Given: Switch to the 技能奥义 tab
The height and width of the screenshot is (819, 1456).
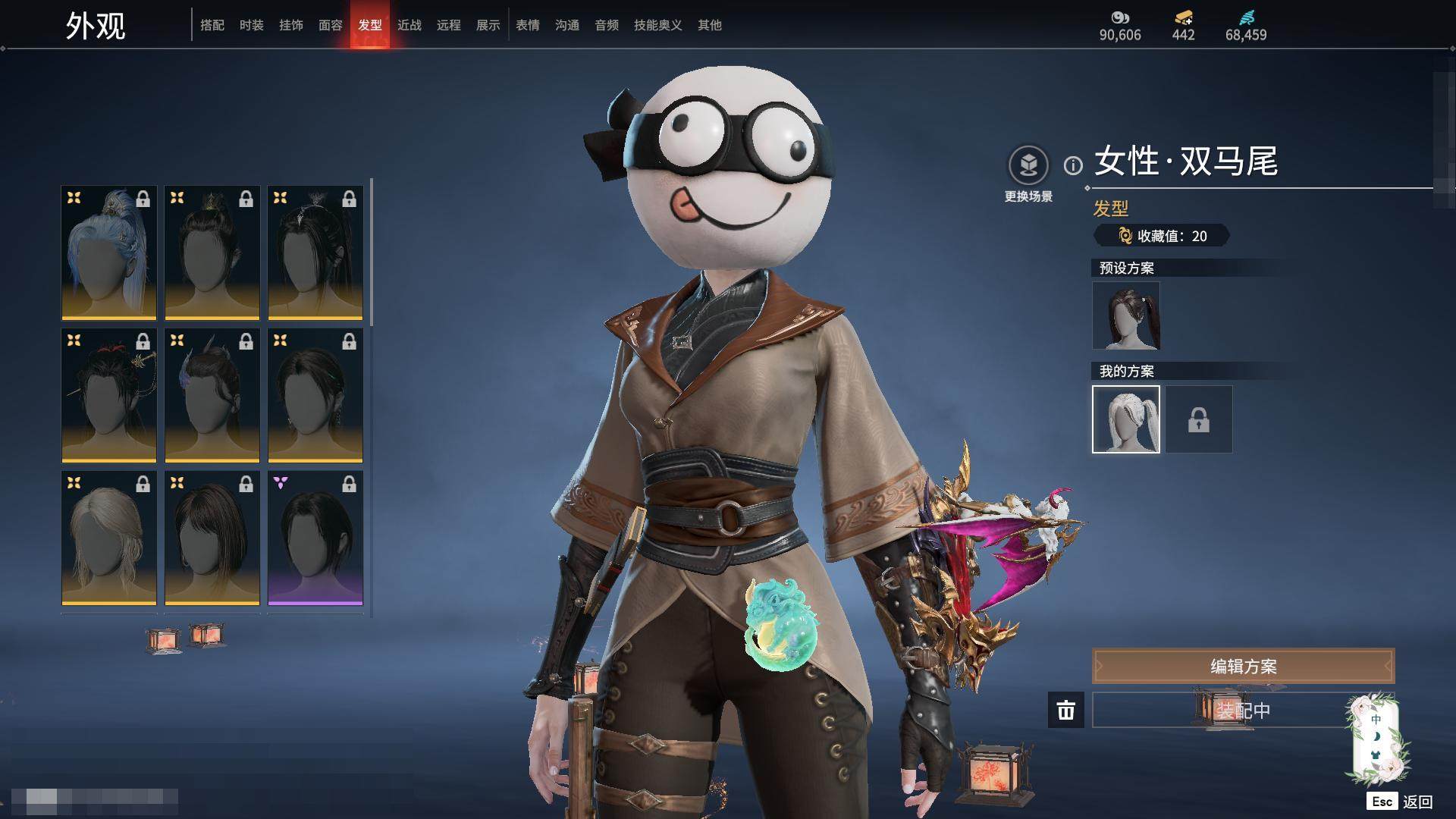Looking at the screenshot, I should (658, 25).
